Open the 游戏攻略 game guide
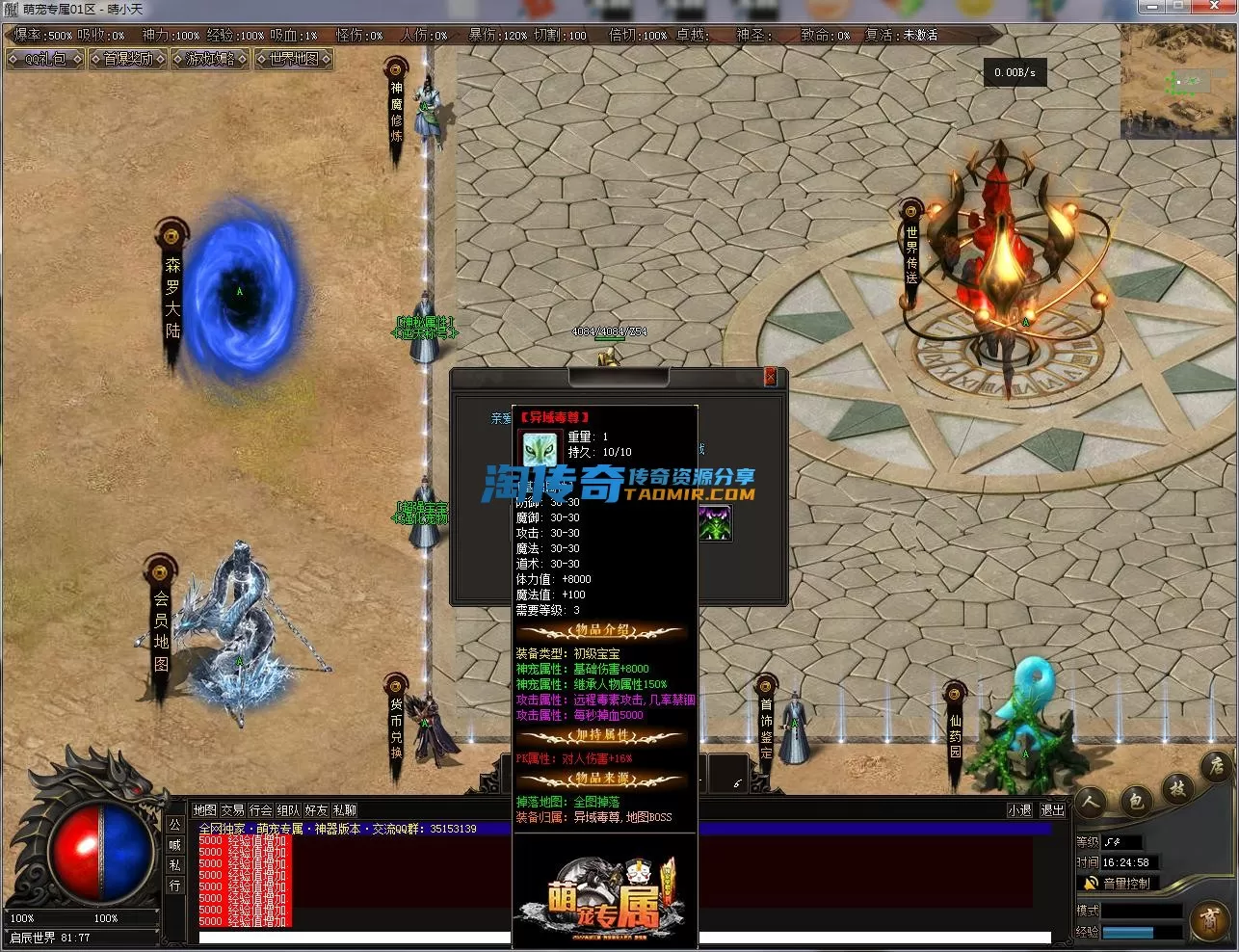Viewport: 1239px width, 952px height. [211, 59]
